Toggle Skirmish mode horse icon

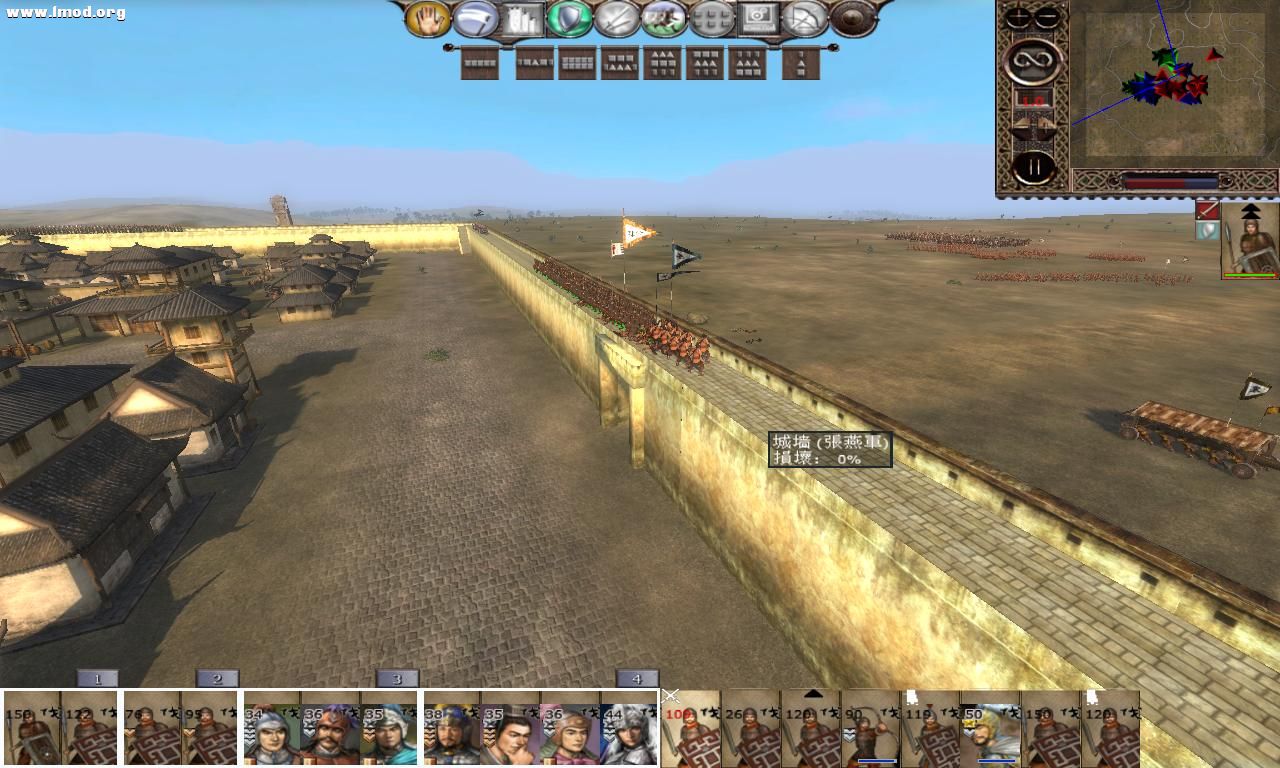tap(665, 22)
